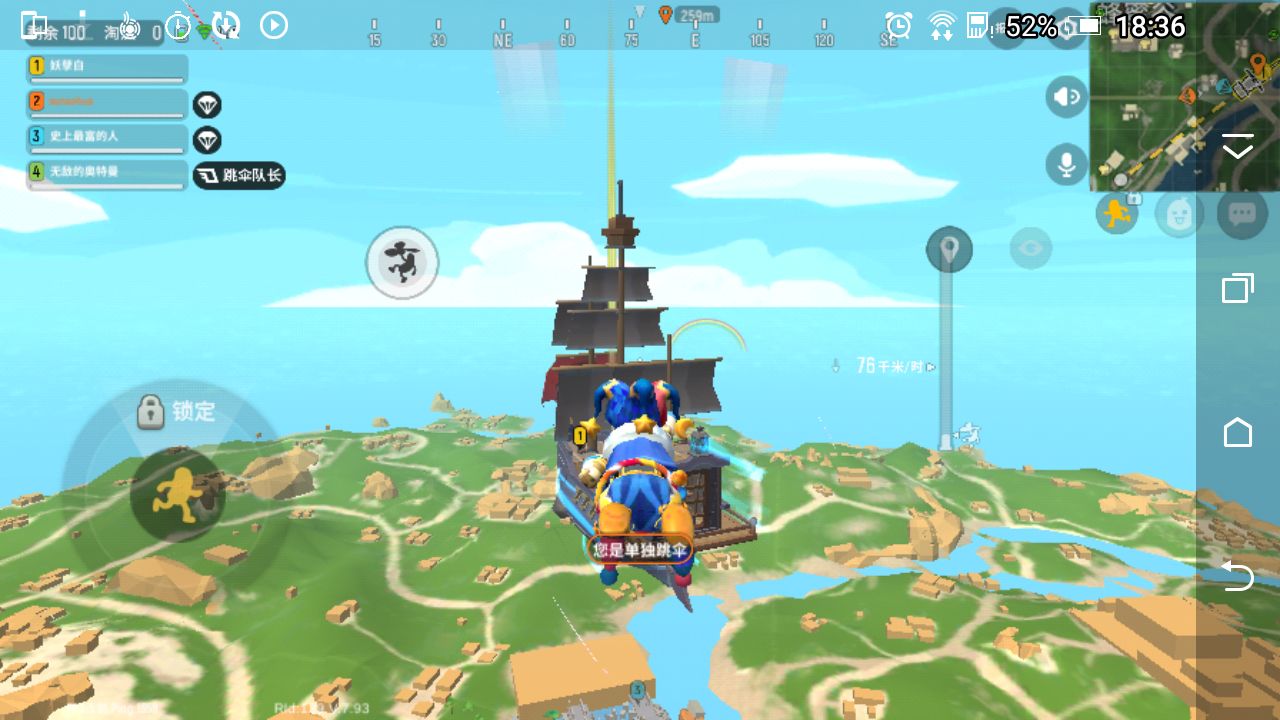
Task: Tap the Android back button
Action: 1238,576
